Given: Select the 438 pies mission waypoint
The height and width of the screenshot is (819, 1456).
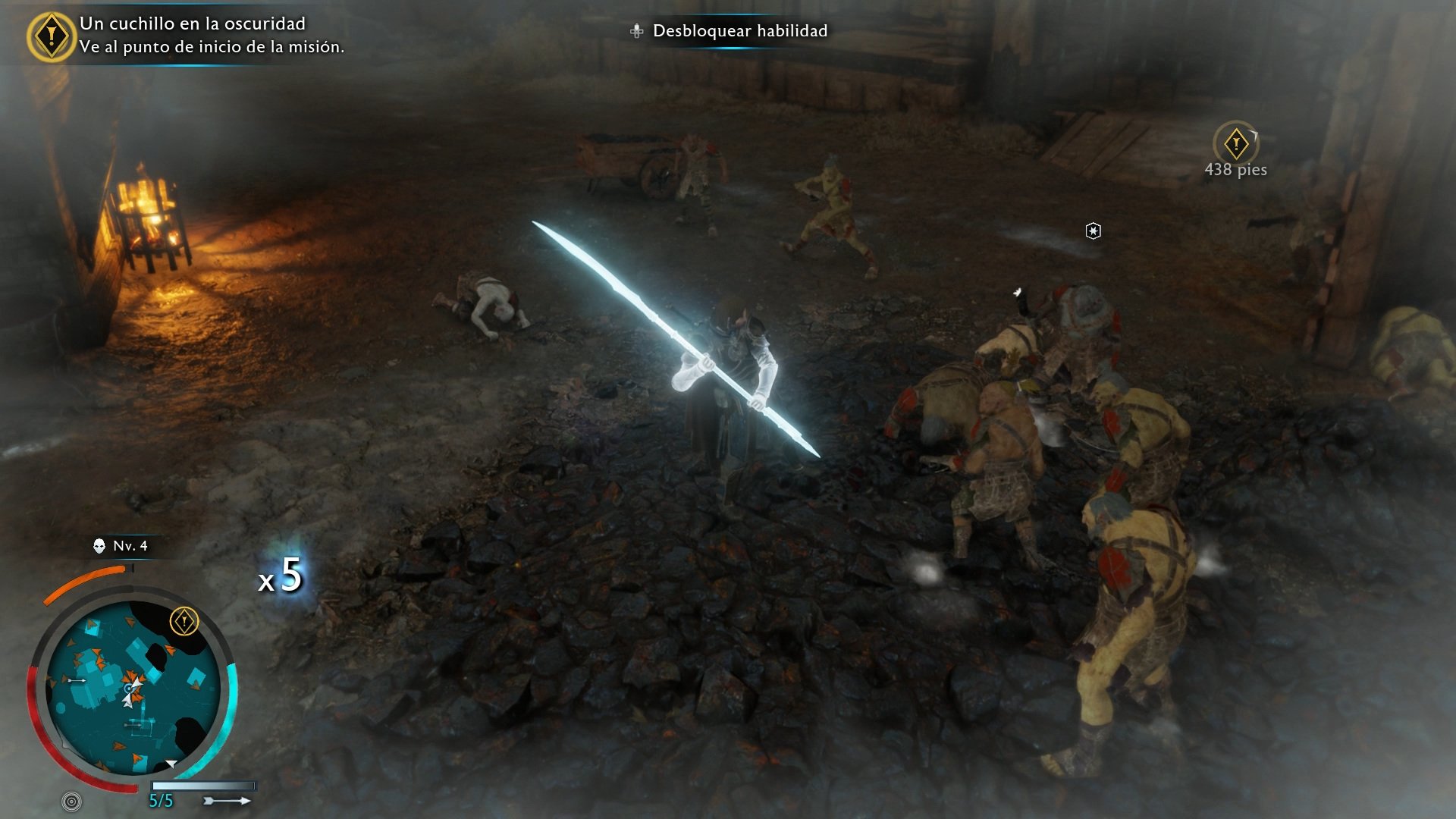Looking at the screenshot, I should click(x=1236, y=144).
